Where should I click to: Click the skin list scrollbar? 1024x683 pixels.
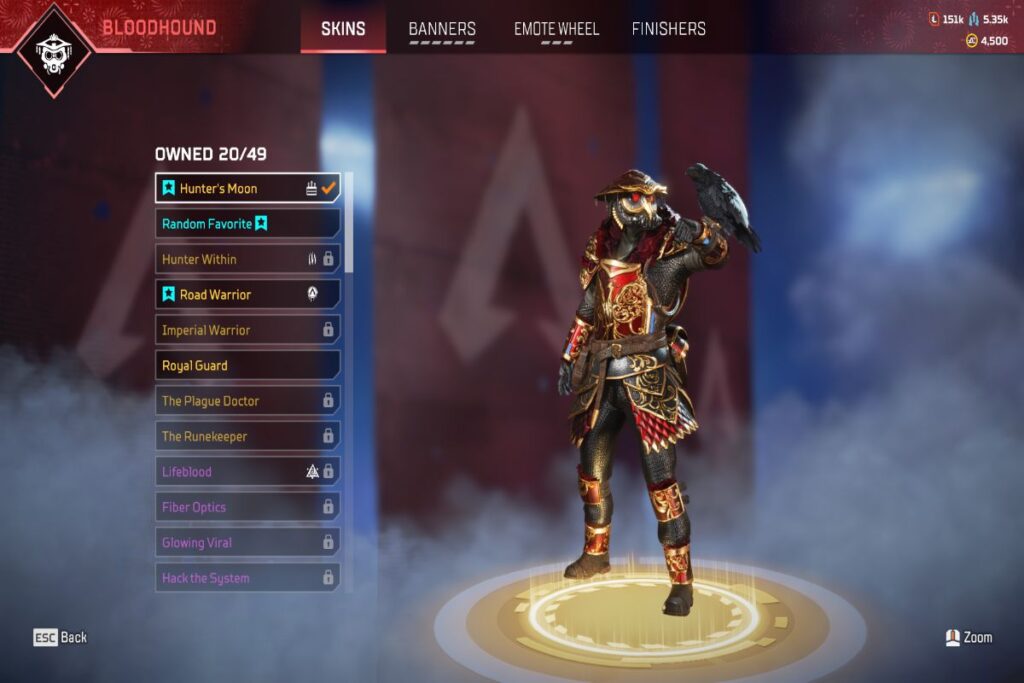pos(349,225)
